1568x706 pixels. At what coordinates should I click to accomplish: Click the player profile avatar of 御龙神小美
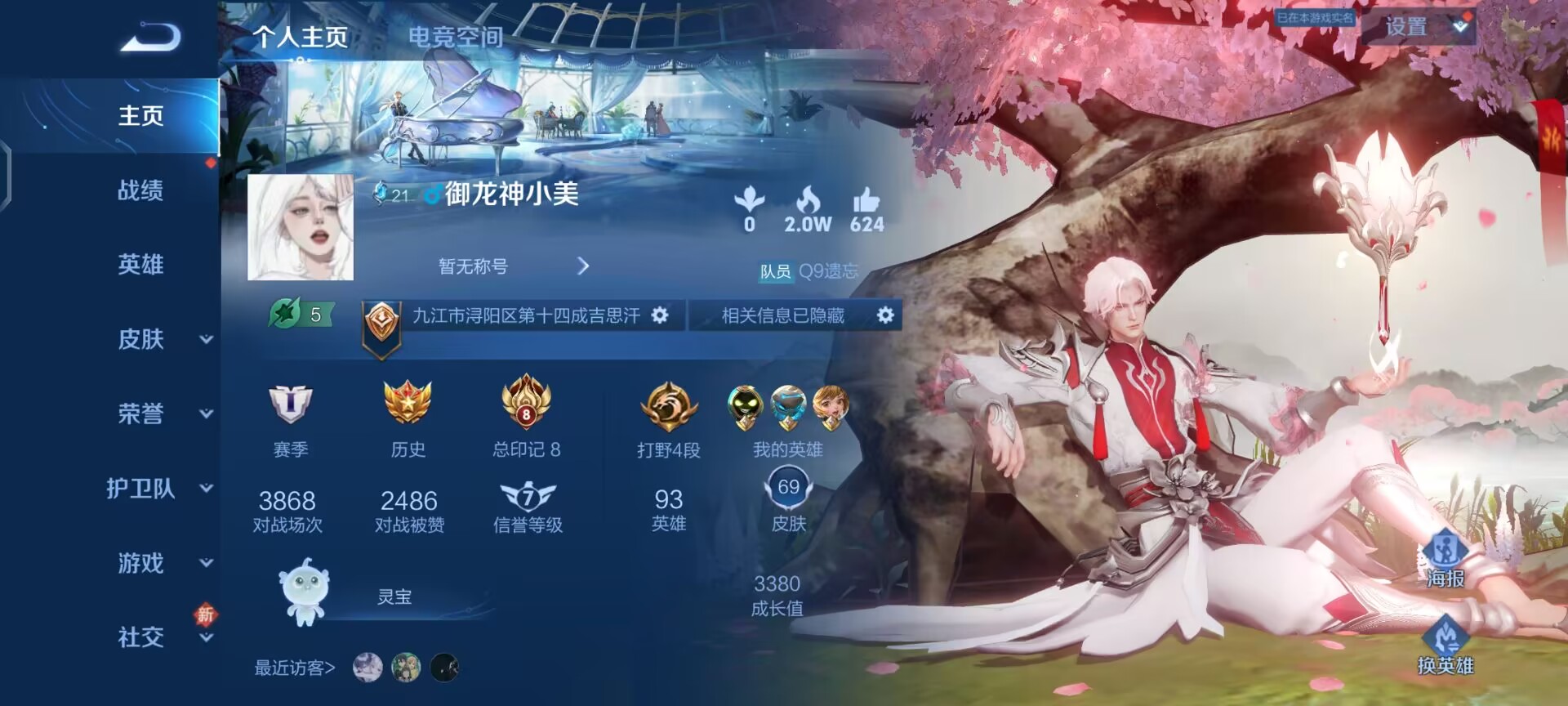tap(301, 228)
